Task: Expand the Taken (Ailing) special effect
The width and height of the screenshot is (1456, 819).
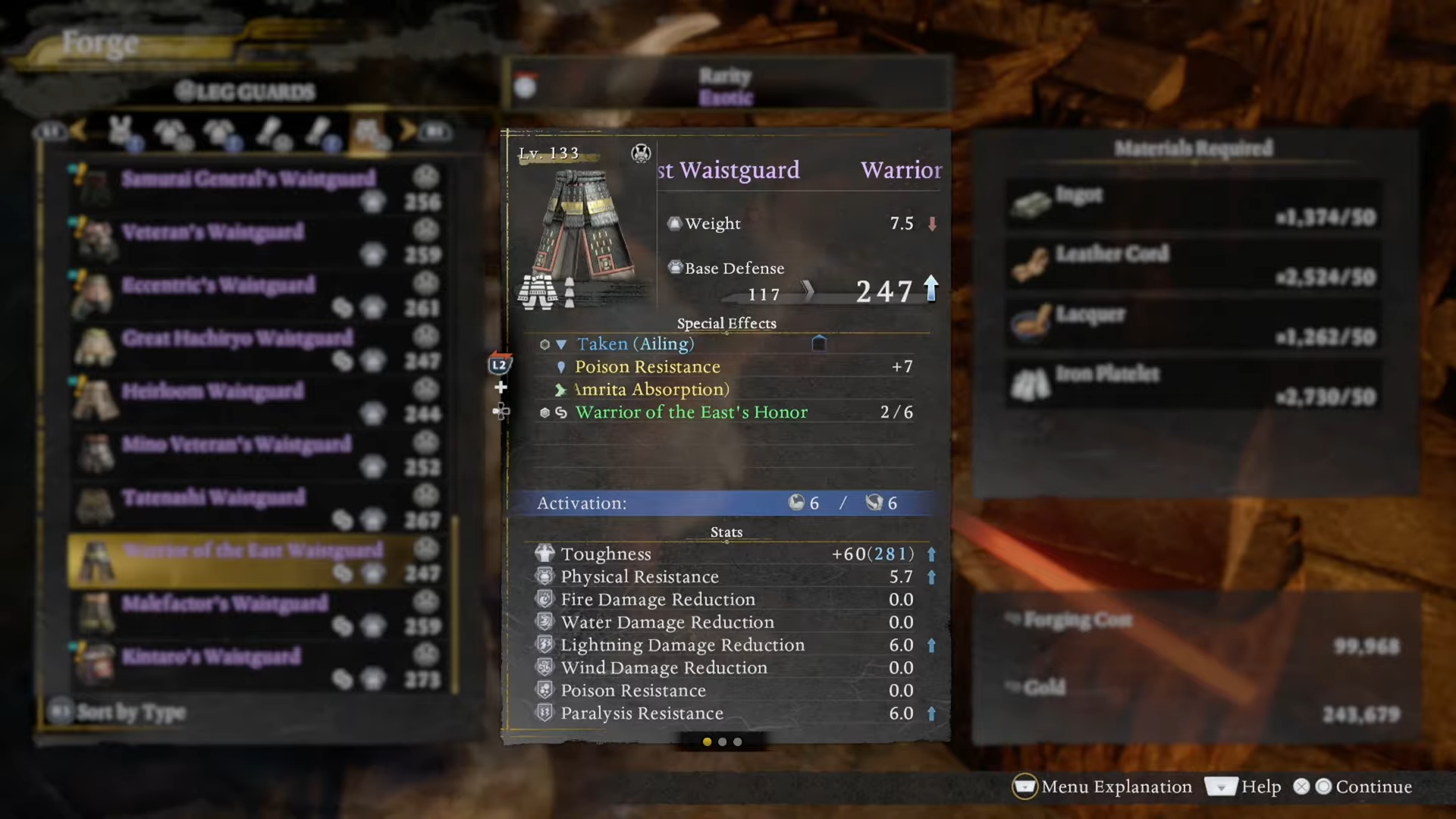Action: [635, 344]
